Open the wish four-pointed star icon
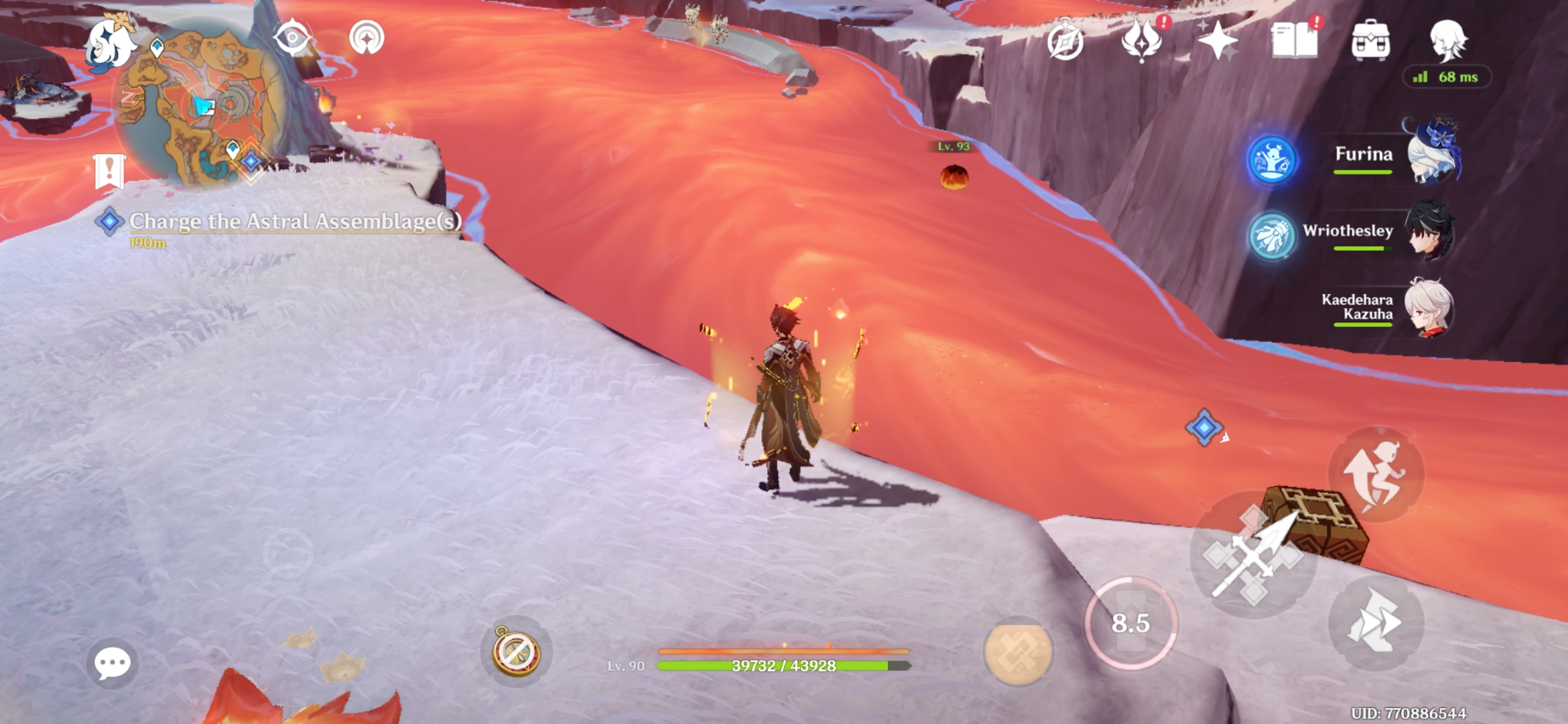1568x724 pixels. 1218,42
